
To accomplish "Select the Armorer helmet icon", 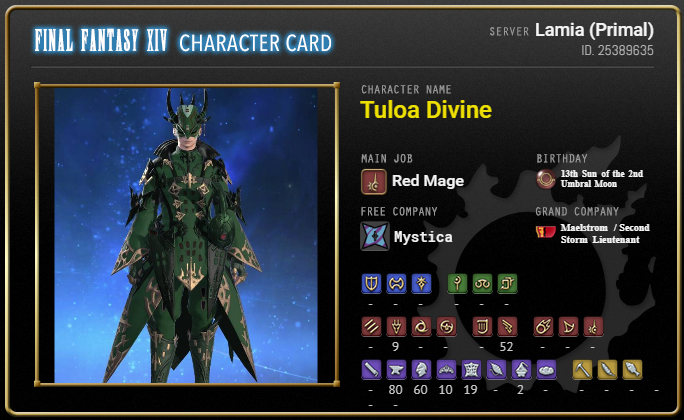I will [x=420, y=369].
